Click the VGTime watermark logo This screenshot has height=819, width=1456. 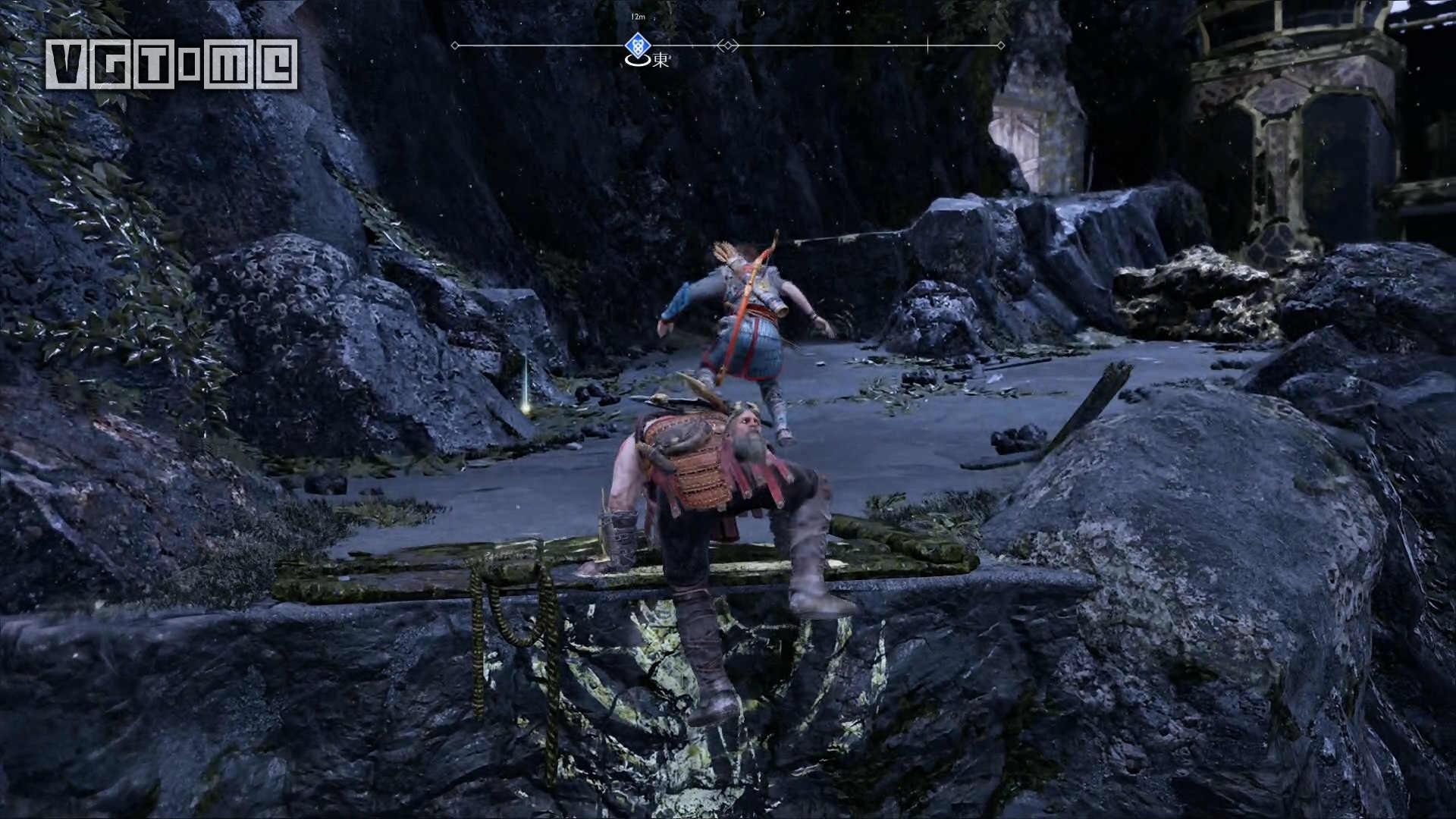click(171, 64)
